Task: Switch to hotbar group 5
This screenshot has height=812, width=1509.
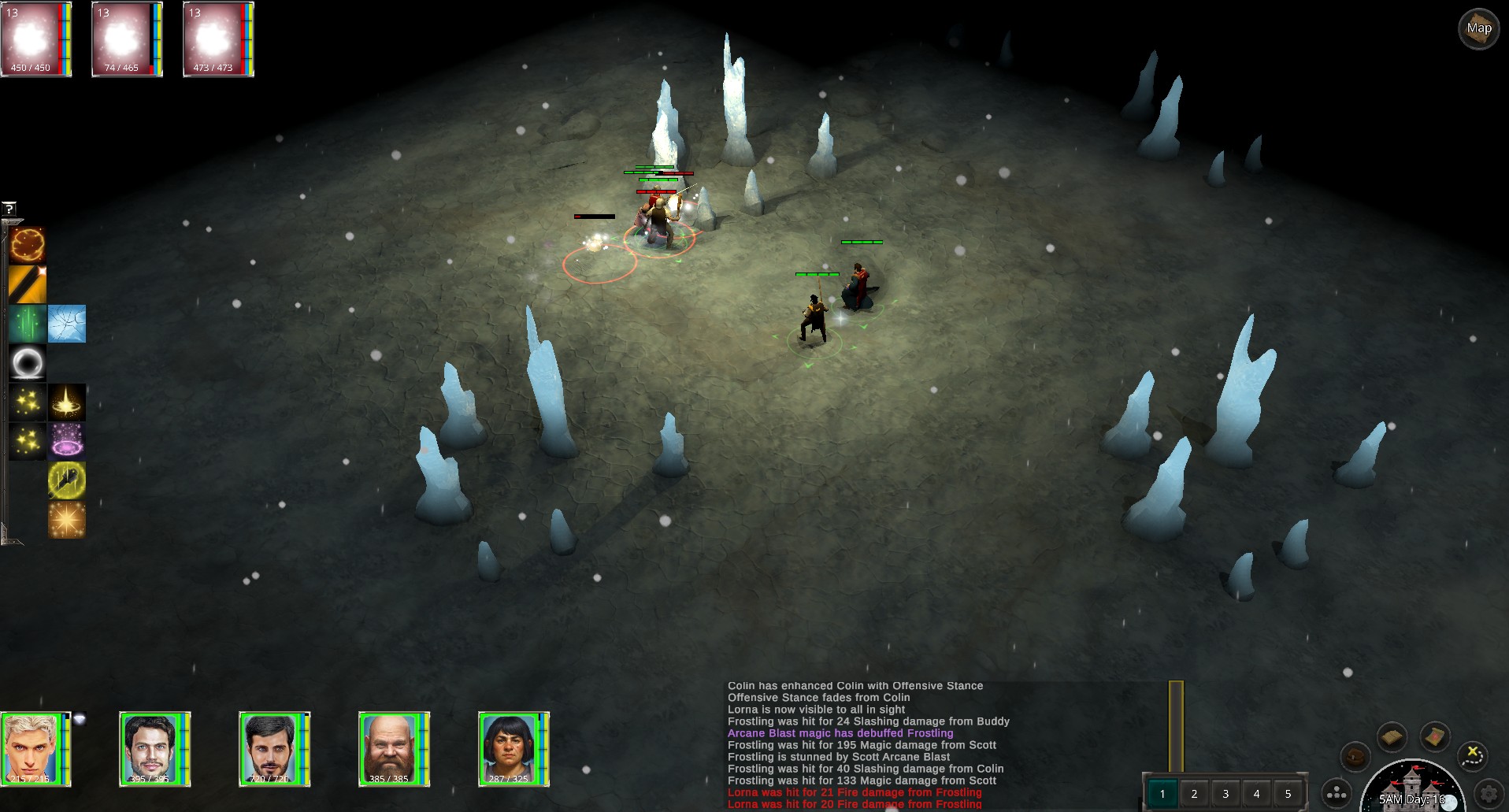Action: pyautogui.click(x=1288, y=794)
